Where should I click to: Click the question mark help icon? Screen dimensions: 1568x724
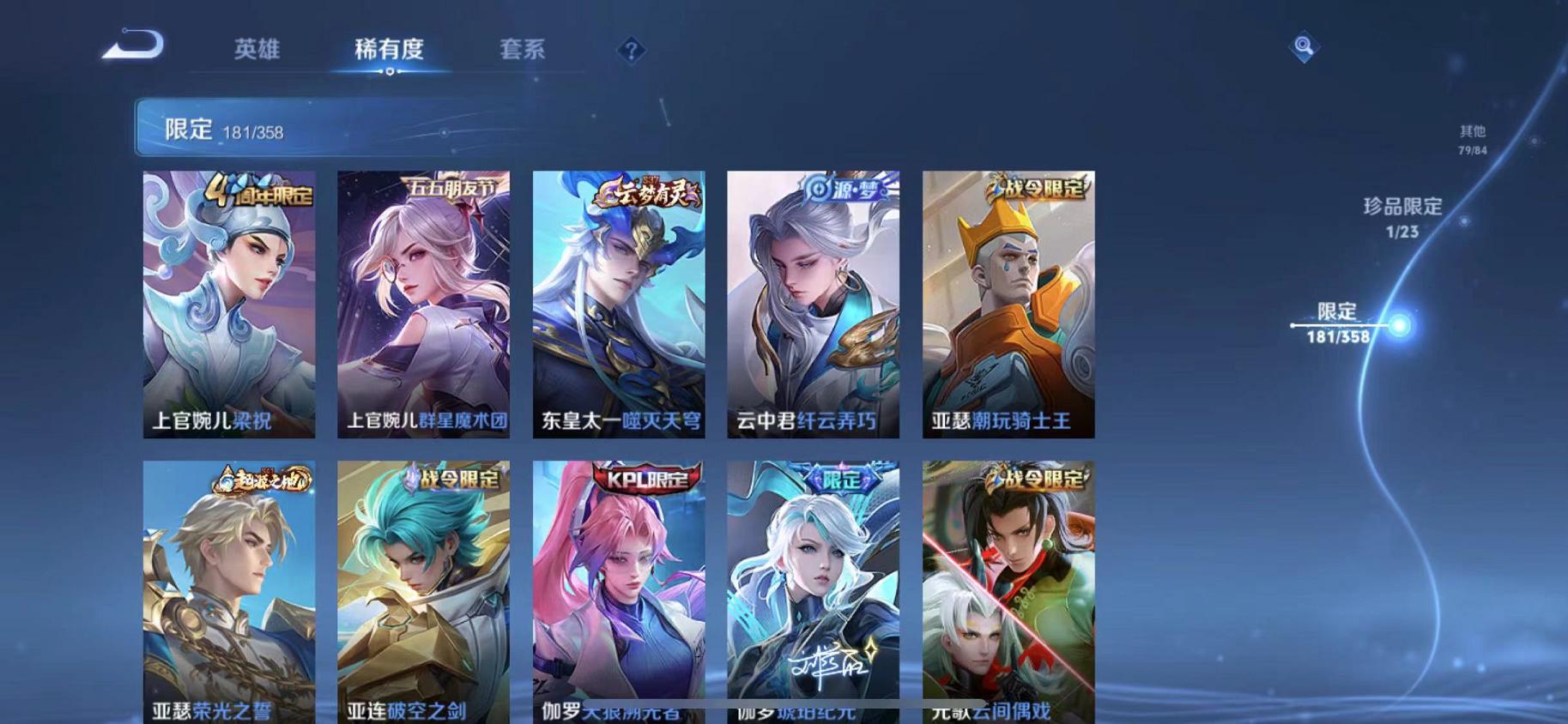(632, 51)
